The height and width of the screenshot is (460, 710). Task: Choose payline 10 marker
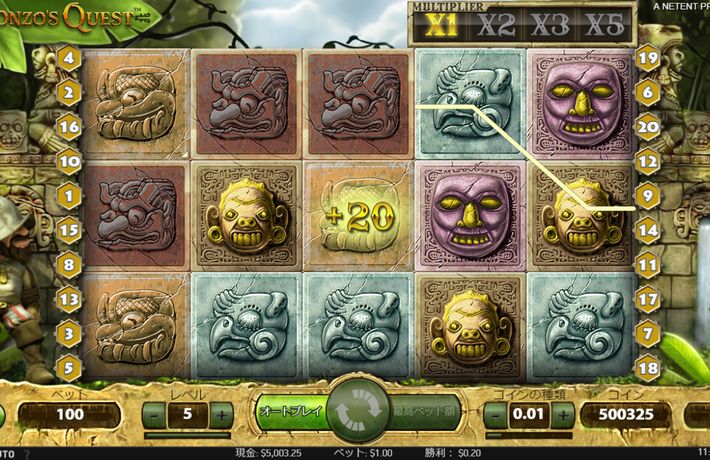pyautogui.click(x=69, y=160)
